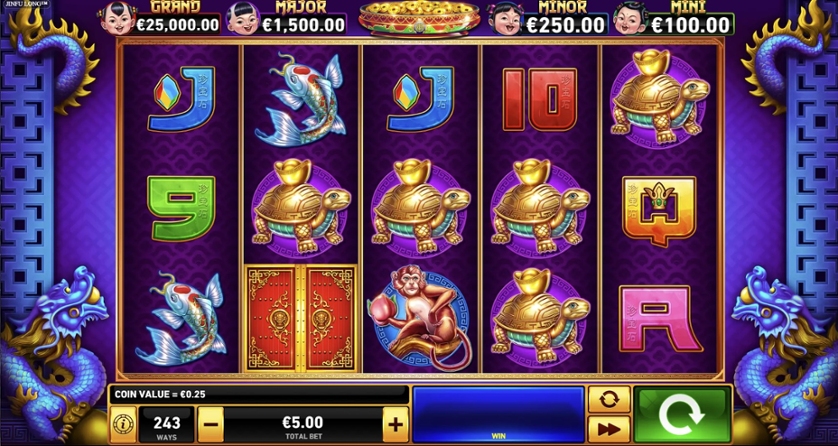Open the info paytable icon
Viewport: 838px width, 446px height.
pyautogui.click(x=123, y=424)
